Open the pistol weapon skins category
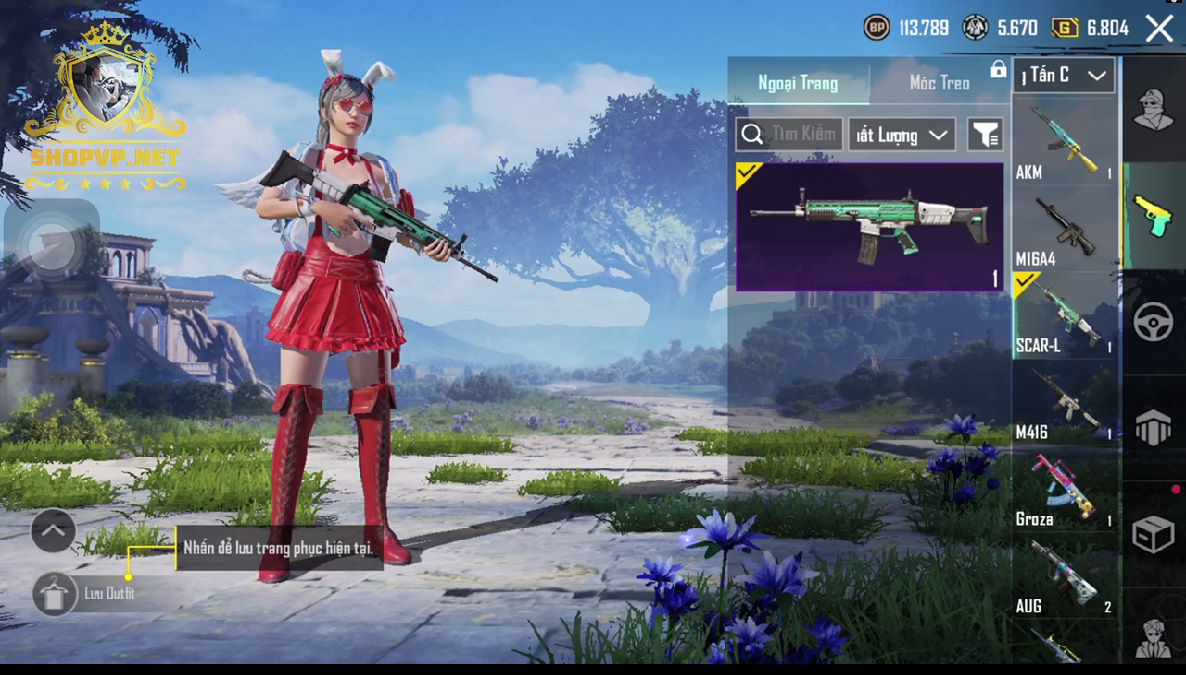Screen dimensions: 1186x675 1153,215
